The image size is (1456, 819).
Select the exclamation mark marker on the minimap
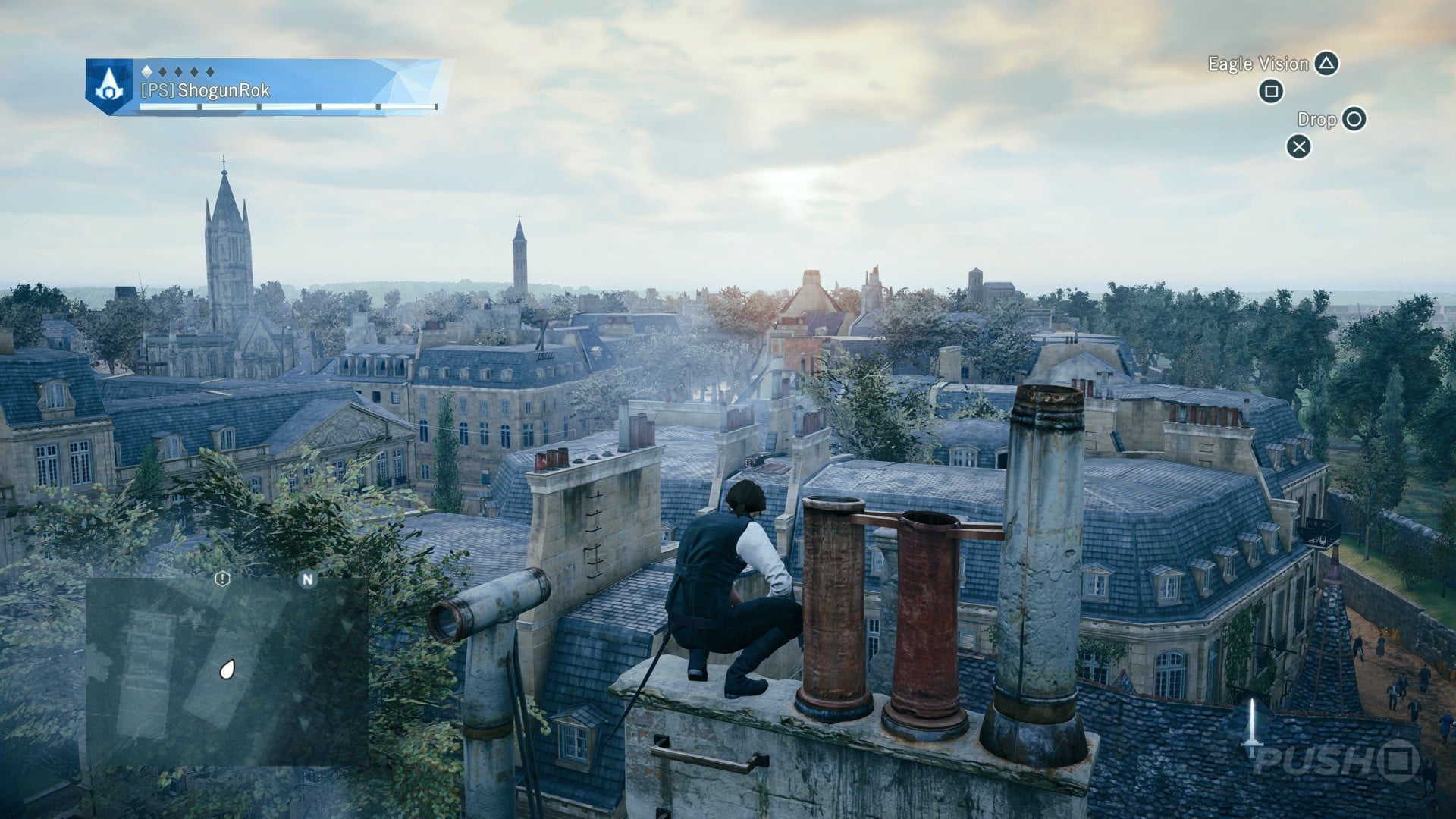(221, 579)
